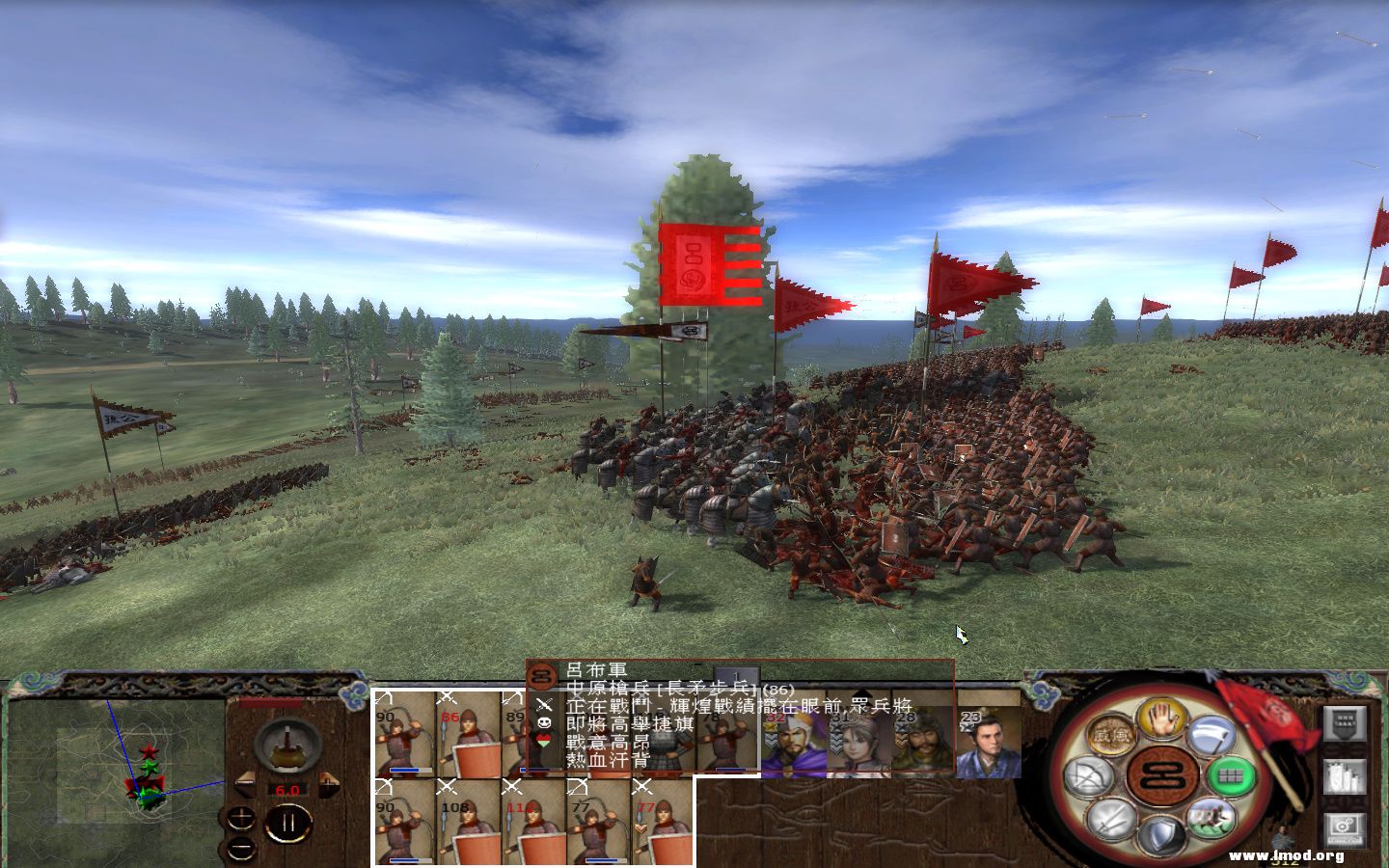Increase battle speed with the right arrow

[x=328, y=784]
